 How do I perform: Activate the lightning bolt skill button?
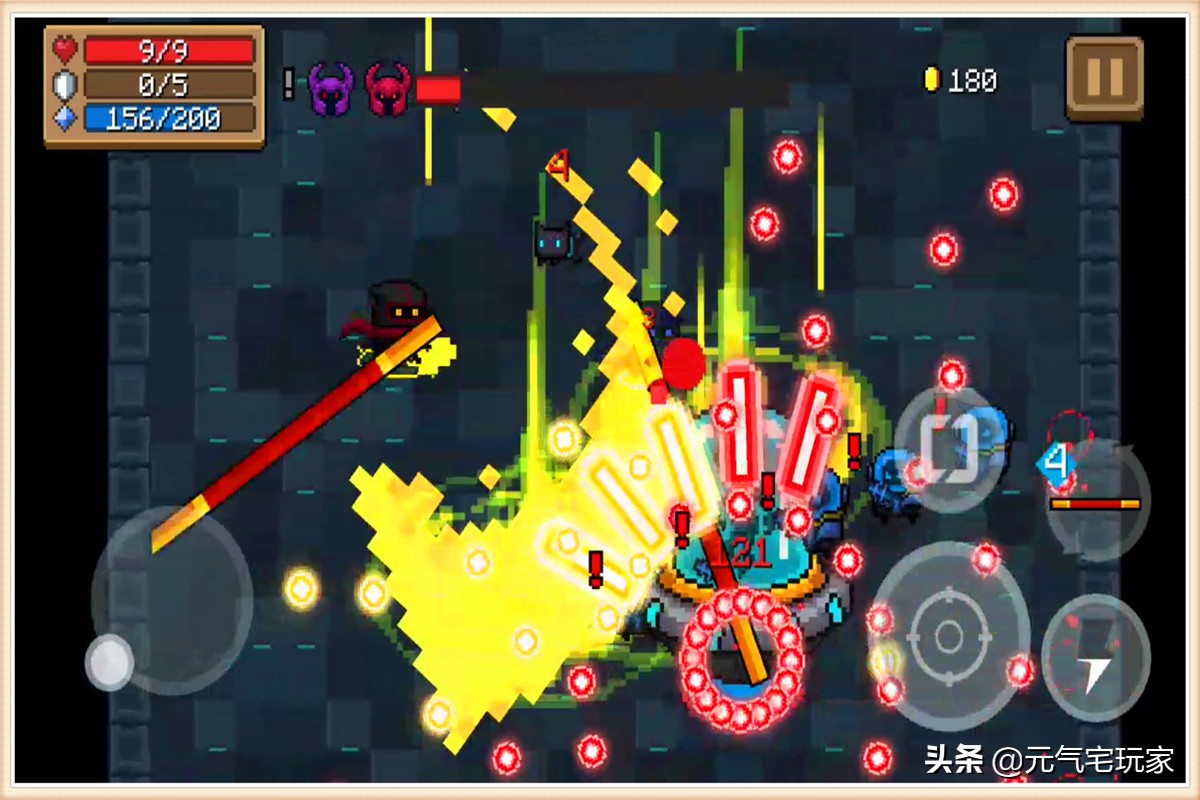(x=1095, y=656)
